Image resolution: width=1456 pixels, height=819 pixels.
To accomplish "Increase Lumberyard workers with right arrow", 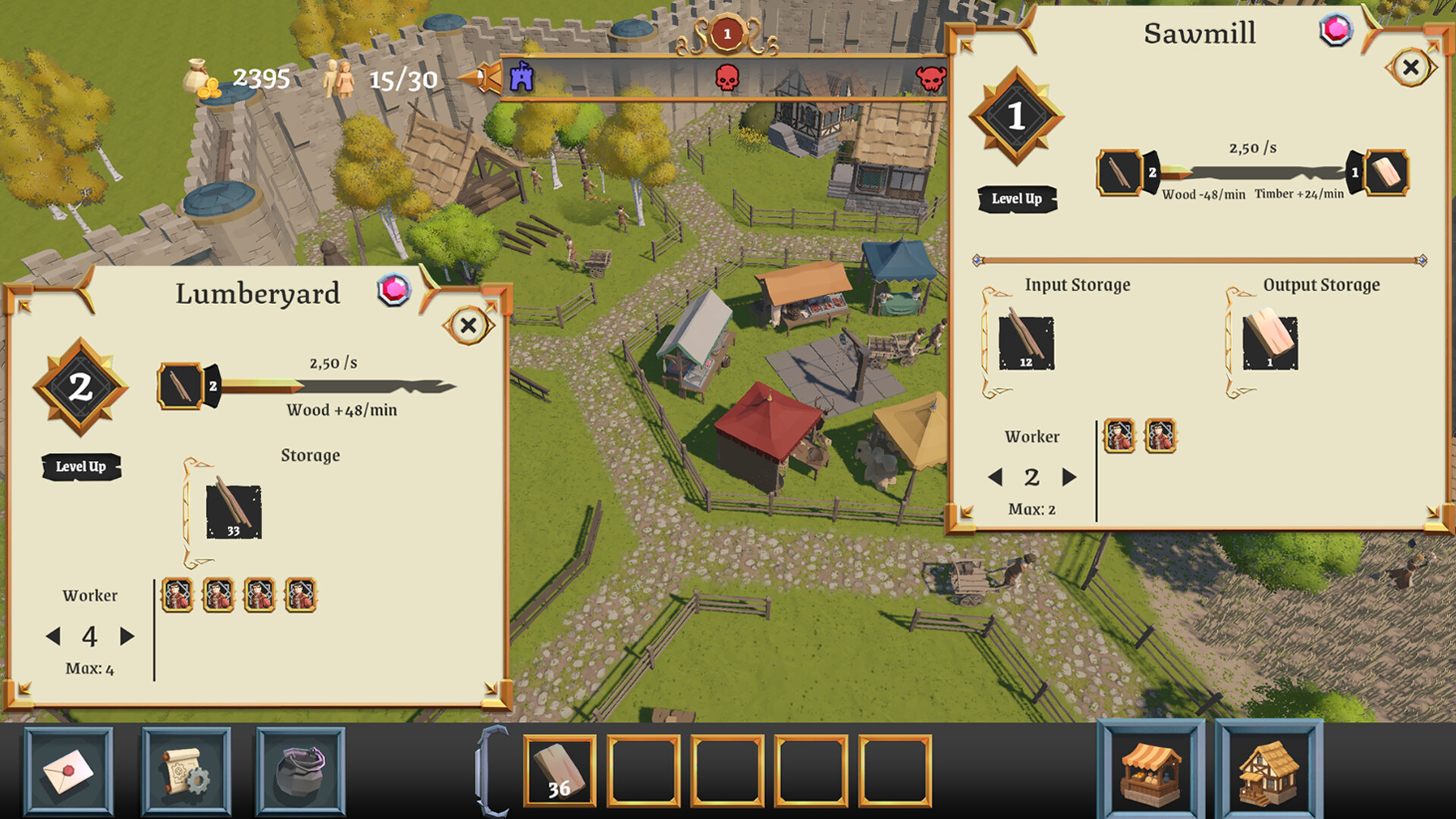I will point(125,638).
